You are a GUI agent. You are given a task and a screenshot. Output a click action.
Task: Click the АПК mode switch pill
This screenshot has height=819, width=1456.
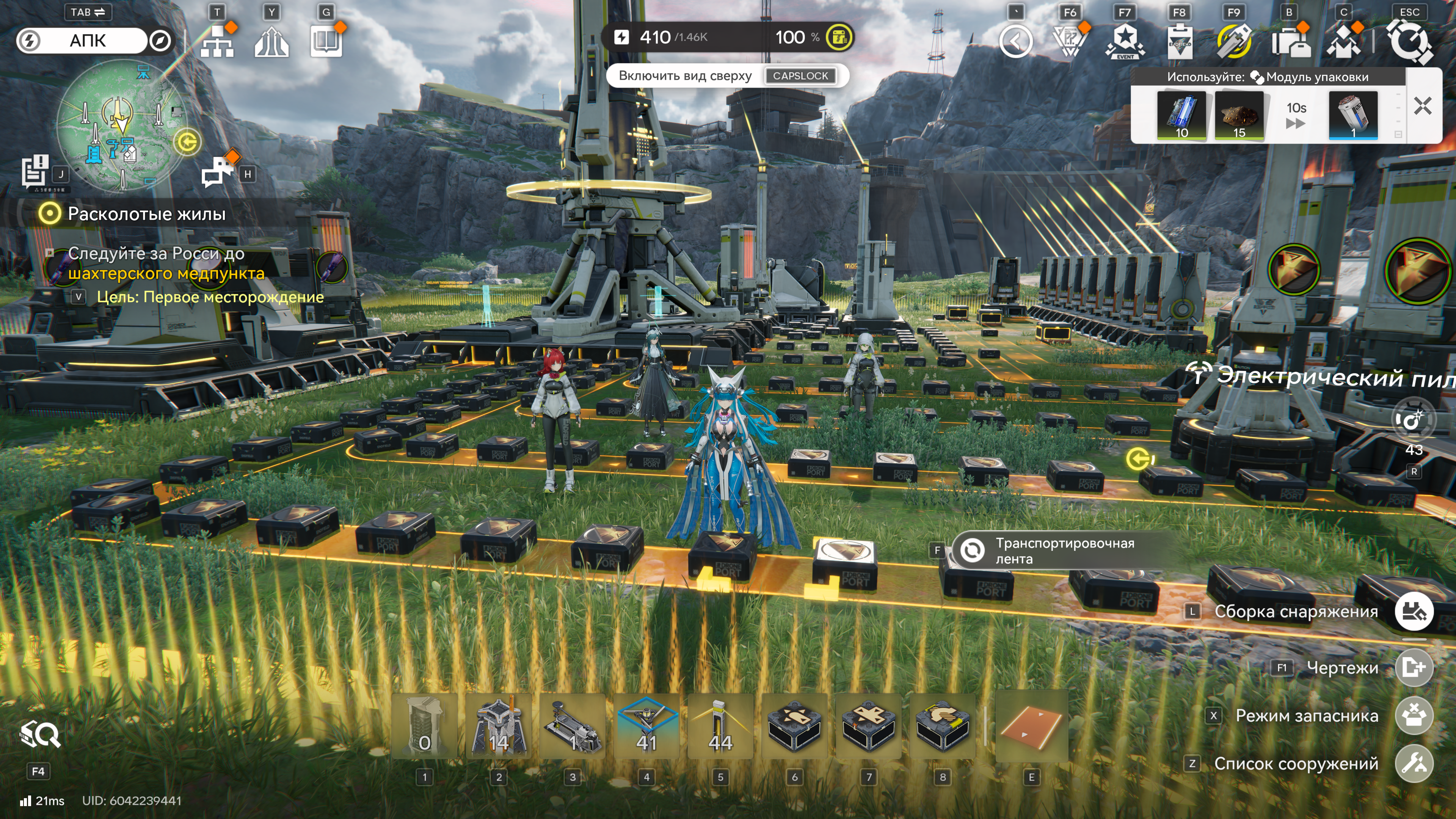(88, 41)
